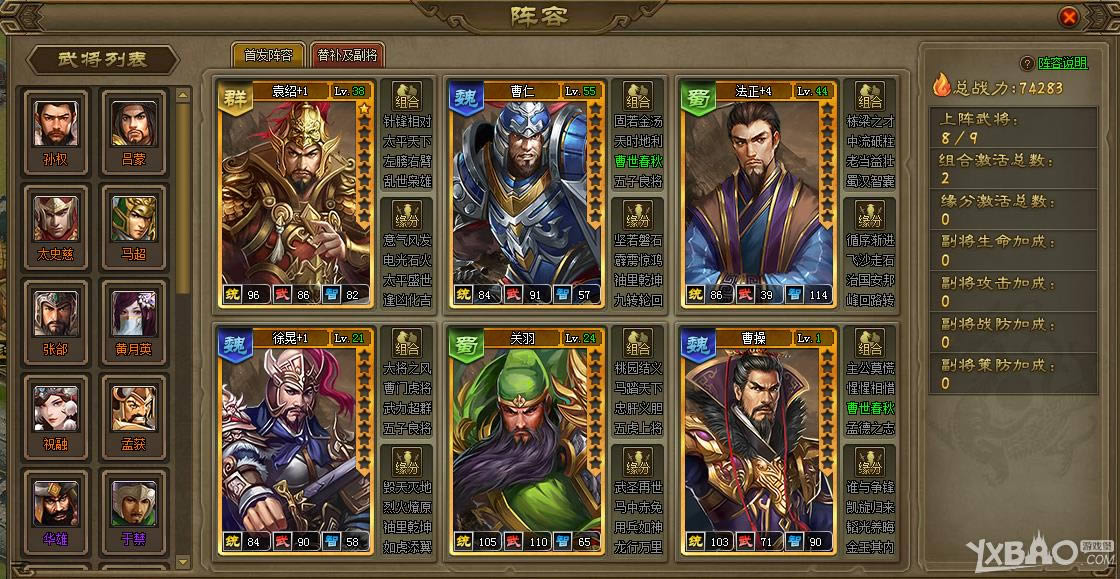This screenshot has height=579, width=1120.
Task: Click the 华雄 portrait
Action: tap(56, 509)
